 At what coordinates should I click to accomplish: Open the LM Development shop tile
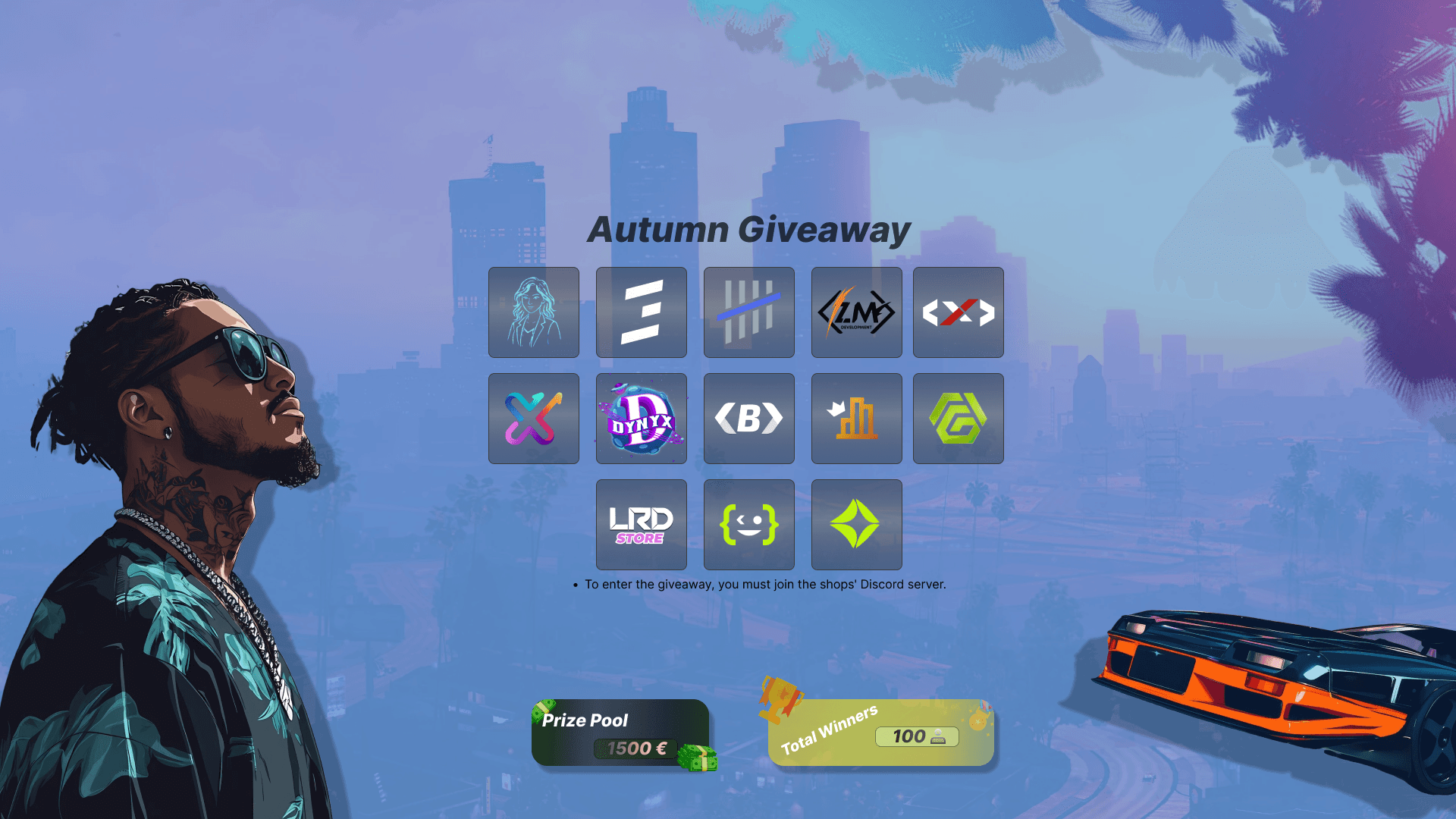(857, 312)
